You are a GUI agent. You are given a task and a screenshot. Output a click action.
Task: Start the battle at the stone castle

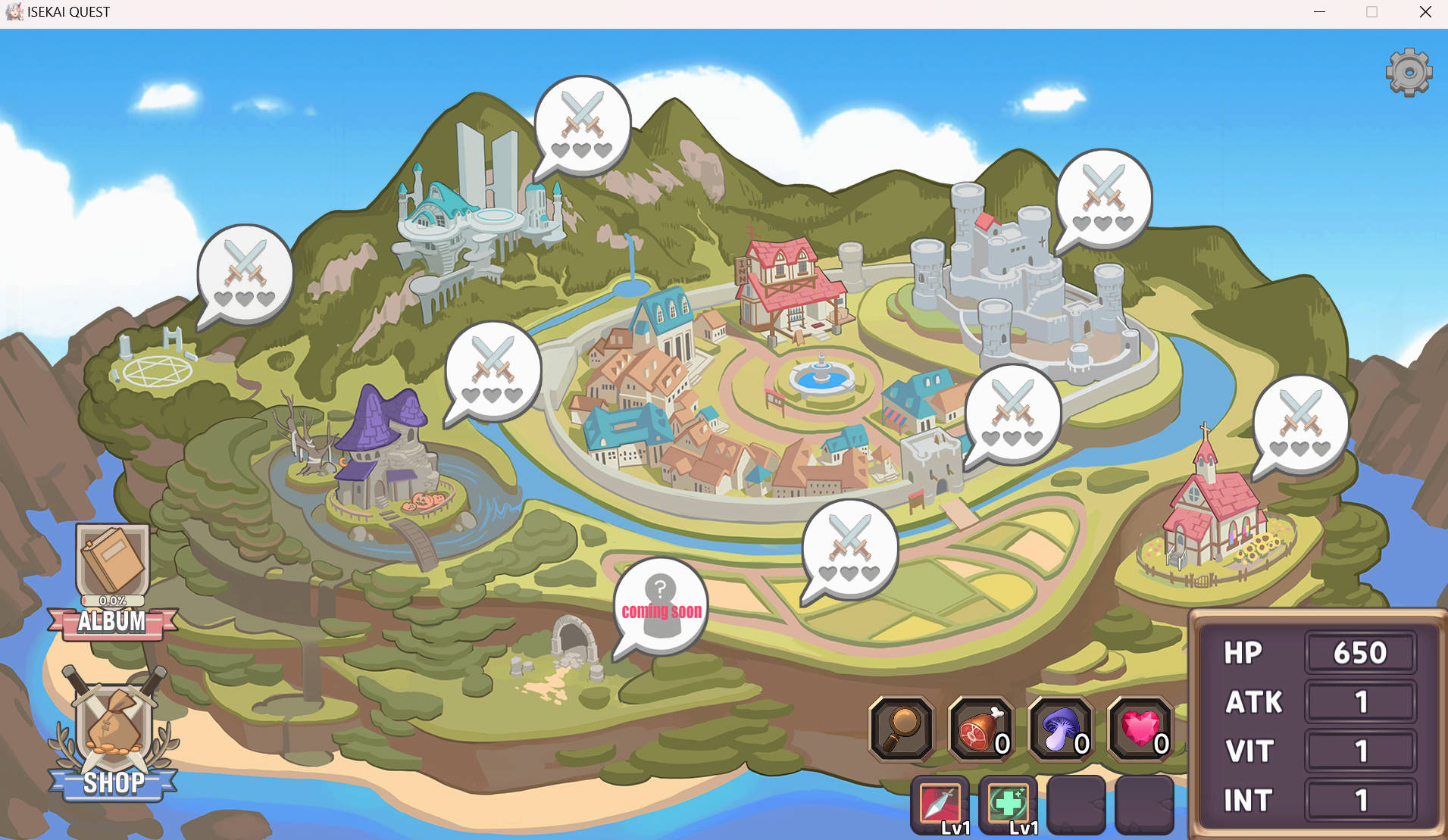click(1103, 198)
